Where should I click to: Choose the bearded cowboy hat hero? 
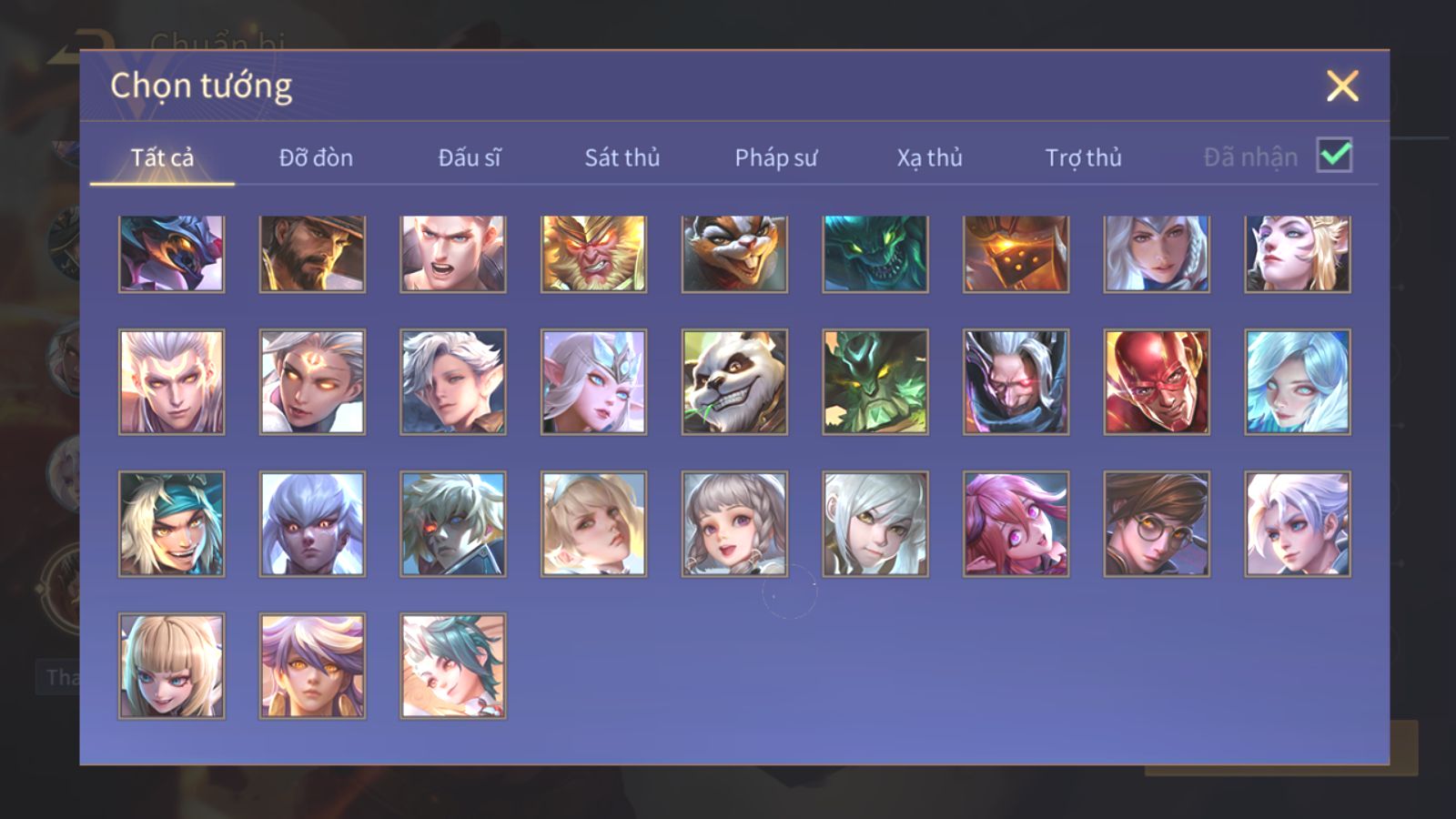(312, 254)
